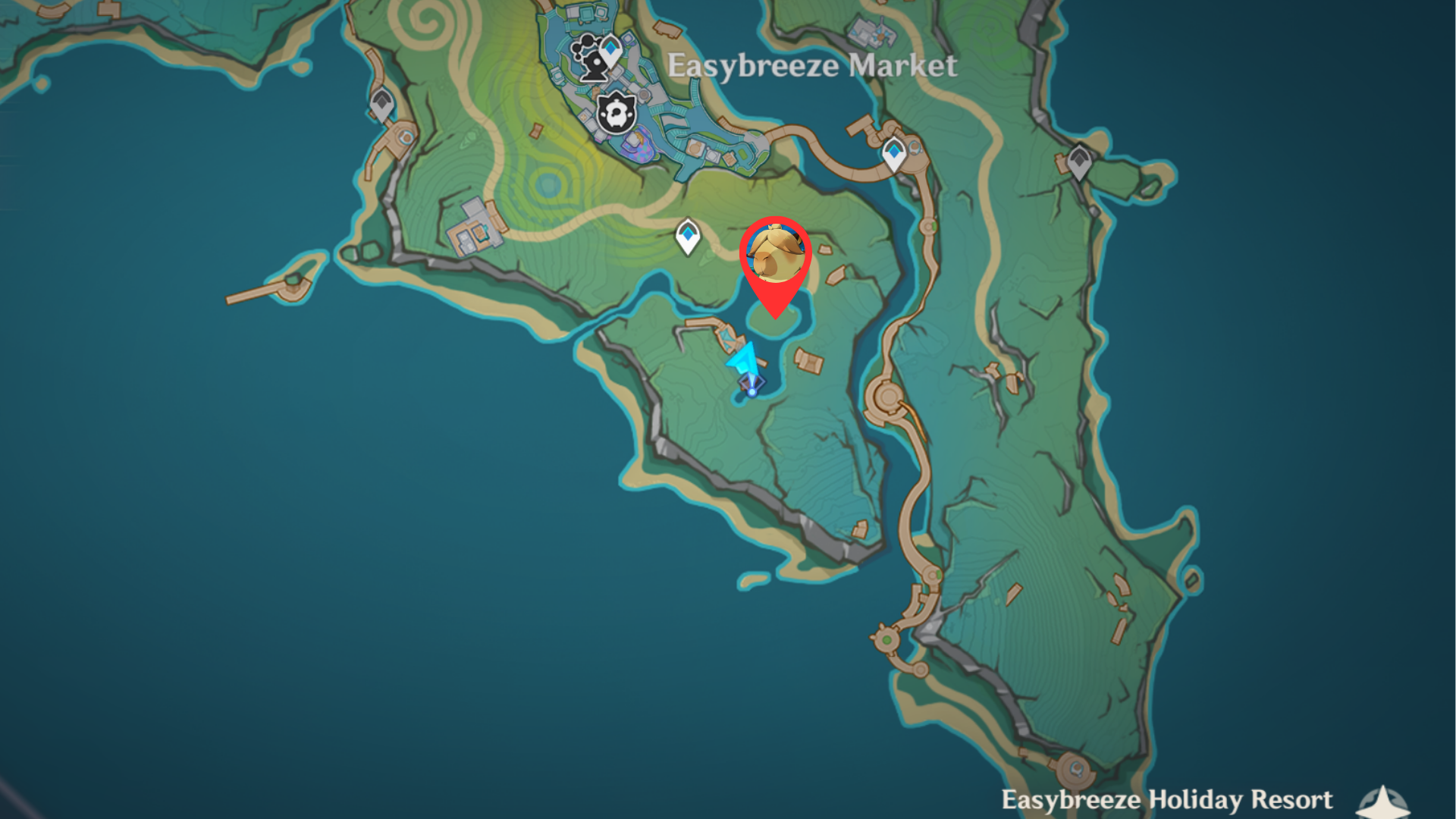Select the locked gray waypoint on the western coast
1456x819 pixels.
pos(381,105)
